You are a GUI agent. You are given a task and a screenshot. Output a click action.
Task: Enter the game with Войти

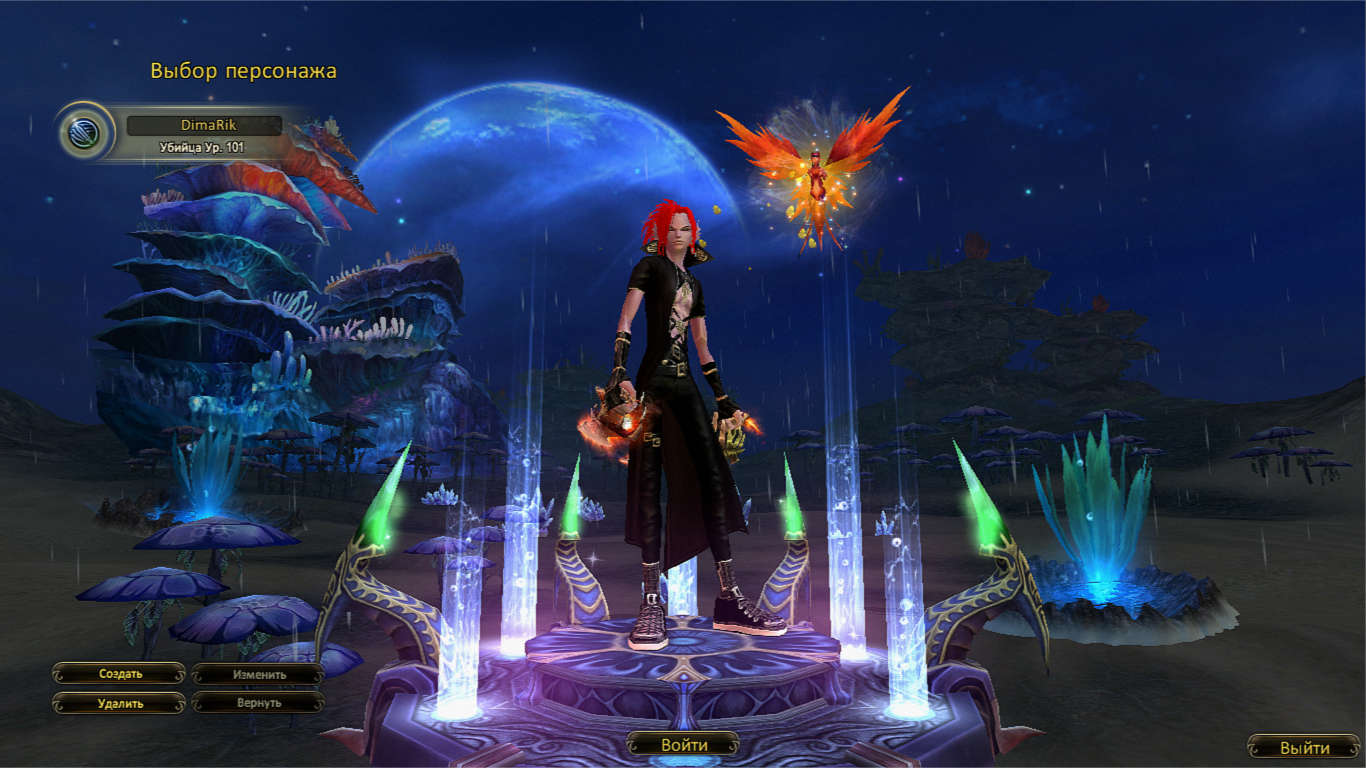(683, 745)
